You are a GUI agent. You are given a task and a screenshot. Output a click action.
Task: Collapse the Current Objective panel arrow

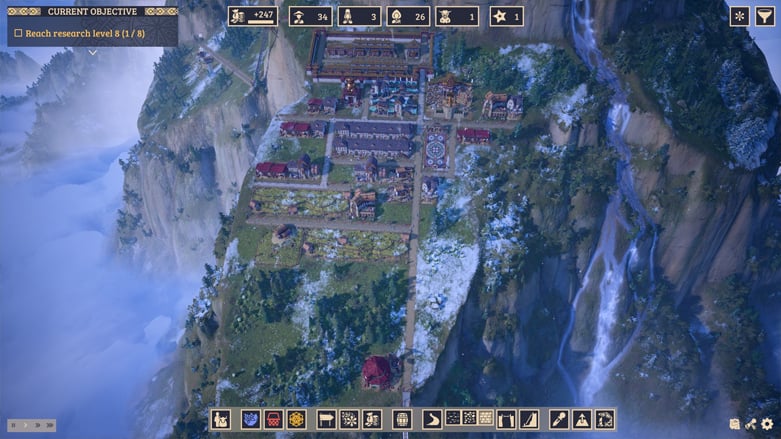tap(92, 53)
